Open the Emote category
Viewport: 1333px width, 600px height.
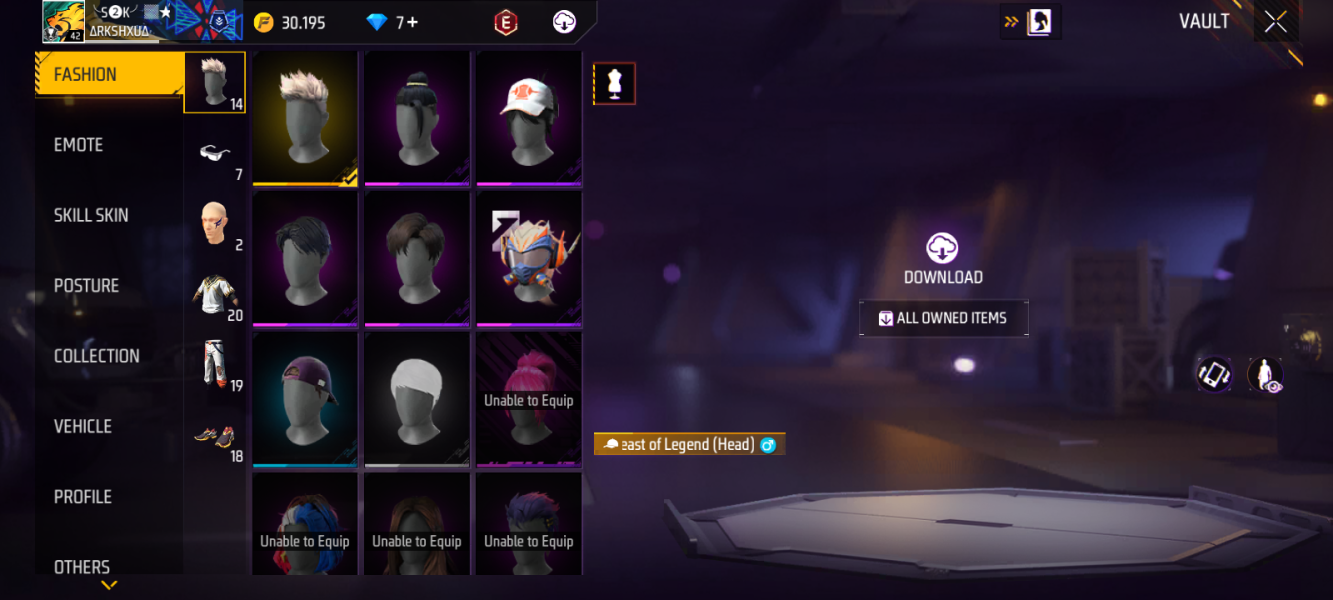coord(79,145)
